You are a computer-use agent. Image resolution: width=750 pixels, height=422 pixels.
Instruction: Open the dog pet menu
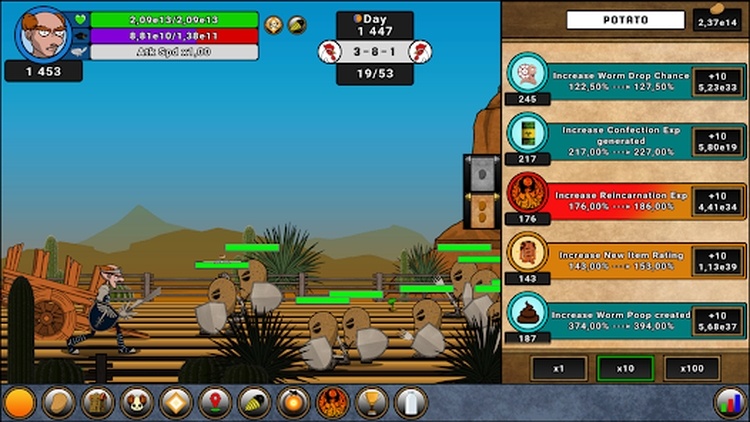[x=136, y=403]
